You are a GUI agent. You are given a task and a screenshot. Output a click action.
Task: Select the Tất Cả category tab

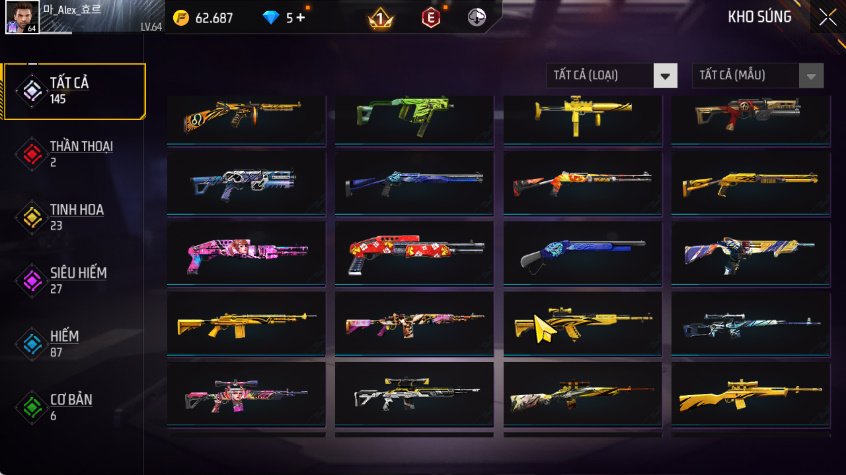click(x=73, y=91)
